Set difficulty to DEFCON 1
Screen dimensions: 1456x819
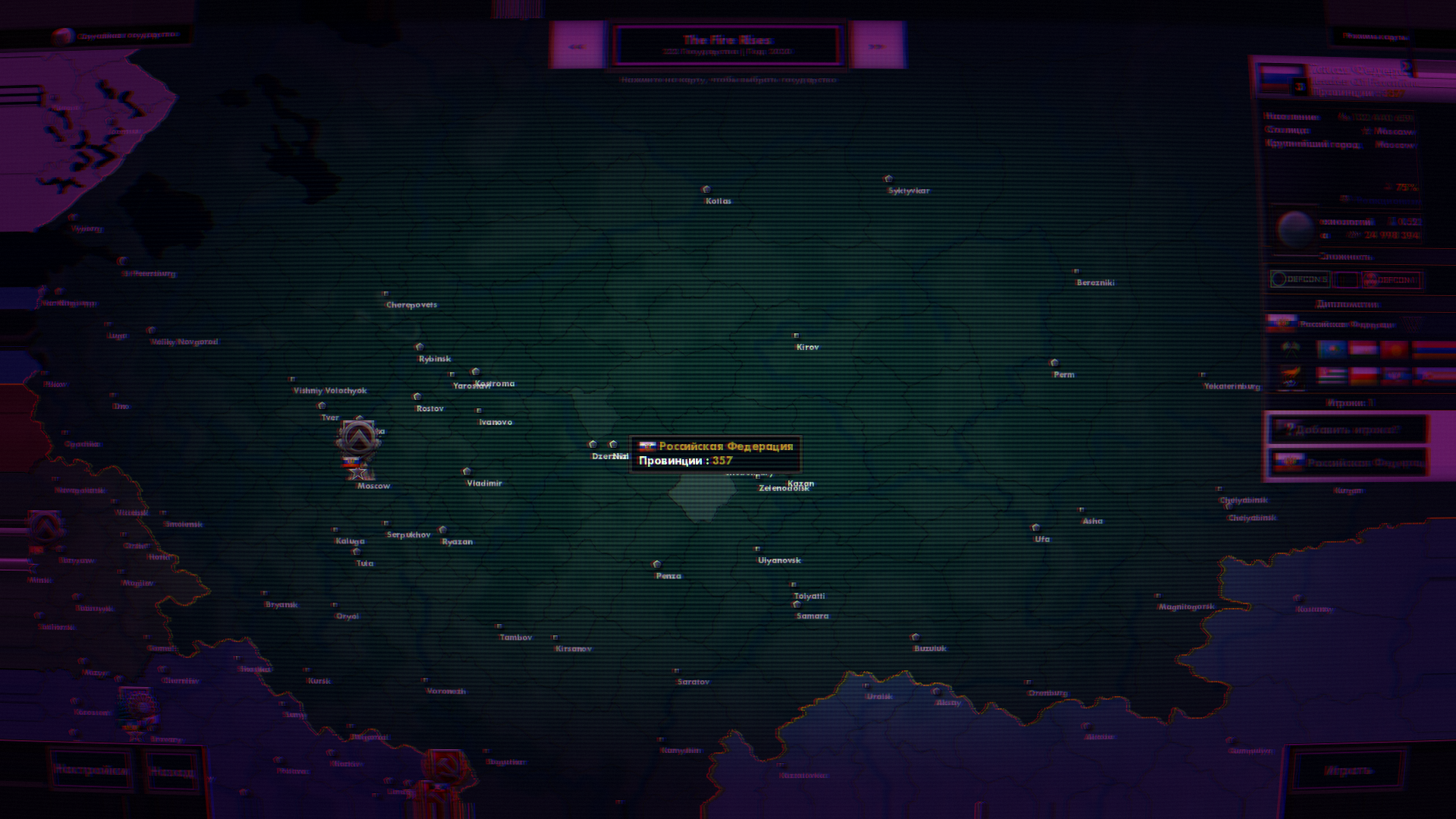1392,279
